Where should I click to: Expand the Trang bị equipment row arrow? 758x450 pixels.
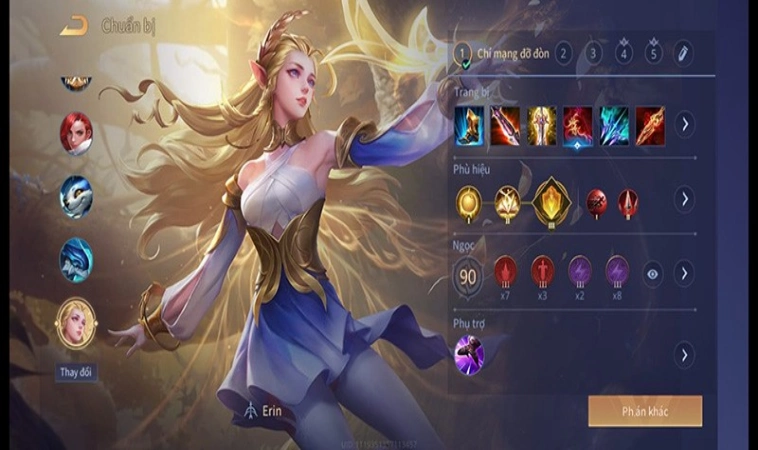(684, 125)
